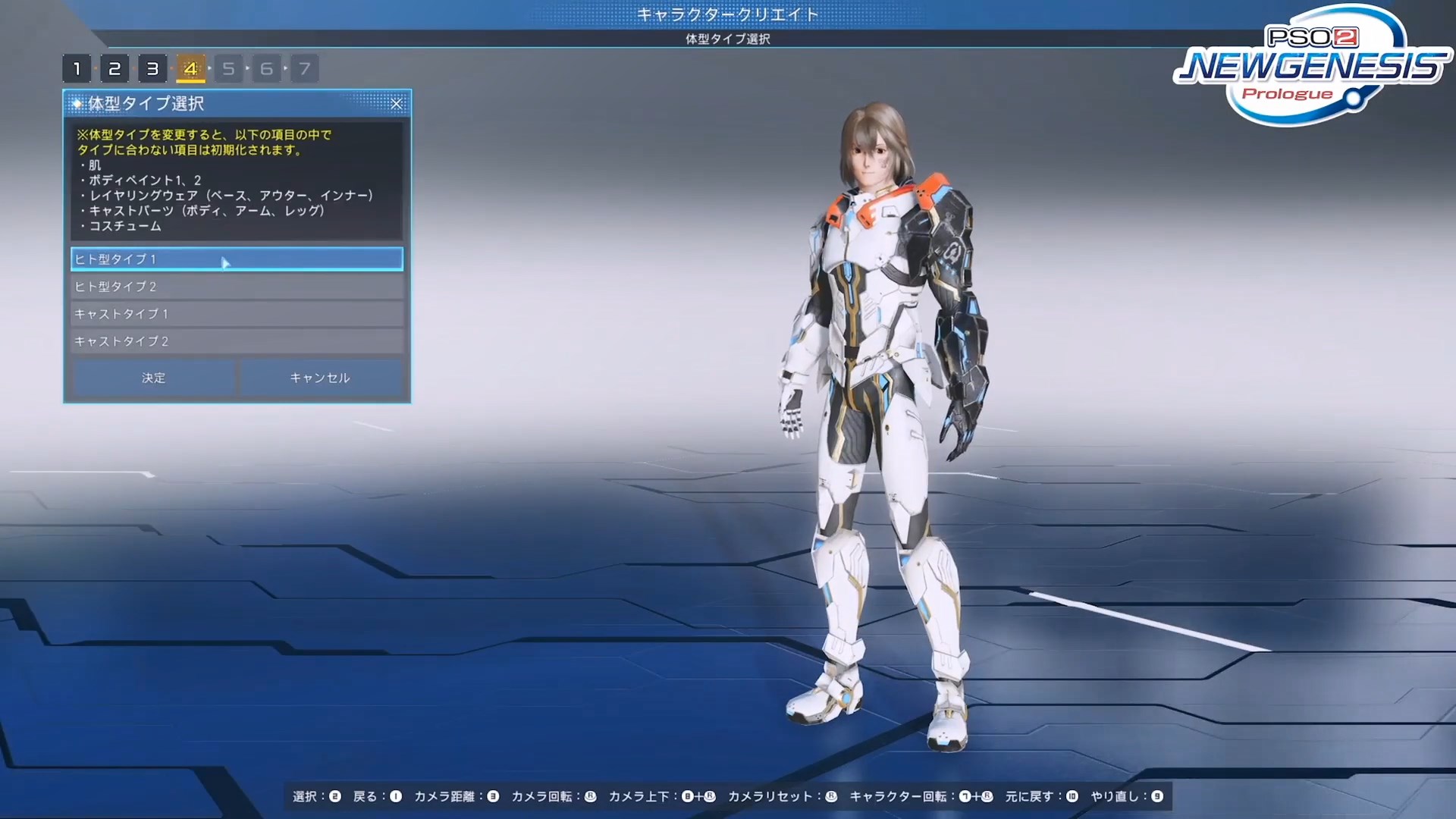This screenshot has width=1456, height=819.
Task: Select the step 1 icon at top left
Action: click(78, 67)
